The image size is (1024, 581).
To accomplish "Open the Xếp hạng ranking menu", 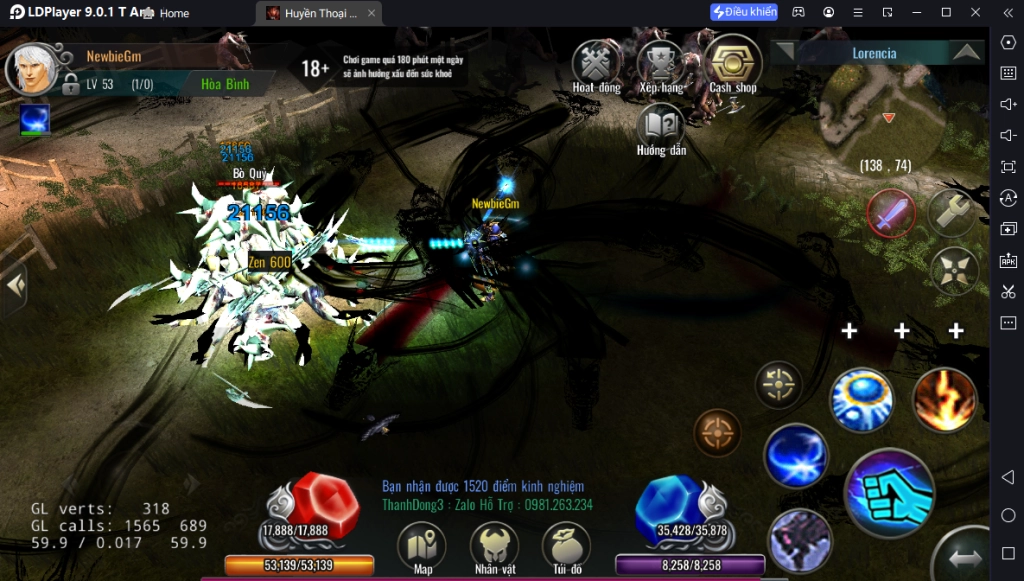I will [x=660, y=63].
